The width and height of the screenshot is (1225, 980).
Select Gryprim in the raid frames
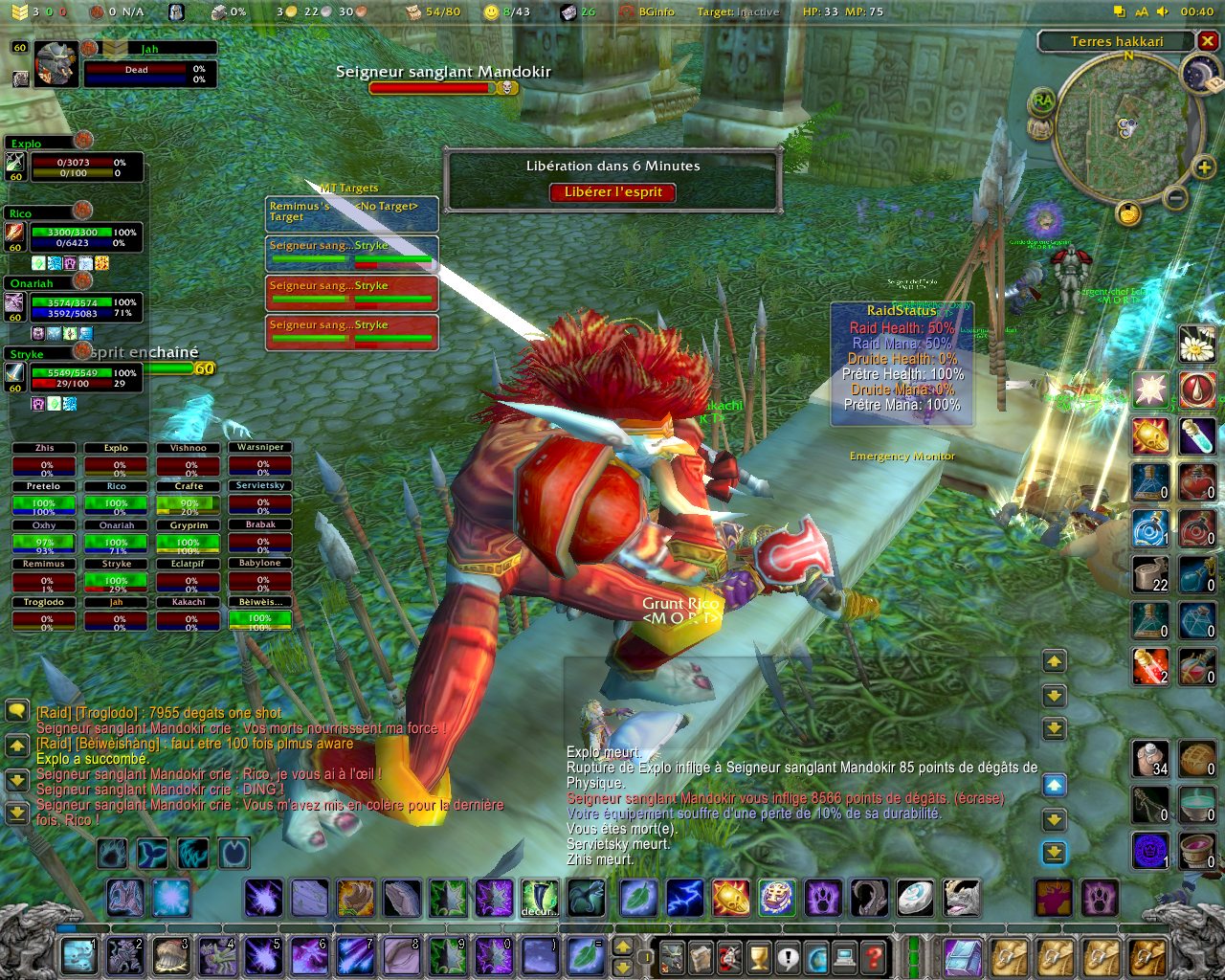(x=189, y=538)
